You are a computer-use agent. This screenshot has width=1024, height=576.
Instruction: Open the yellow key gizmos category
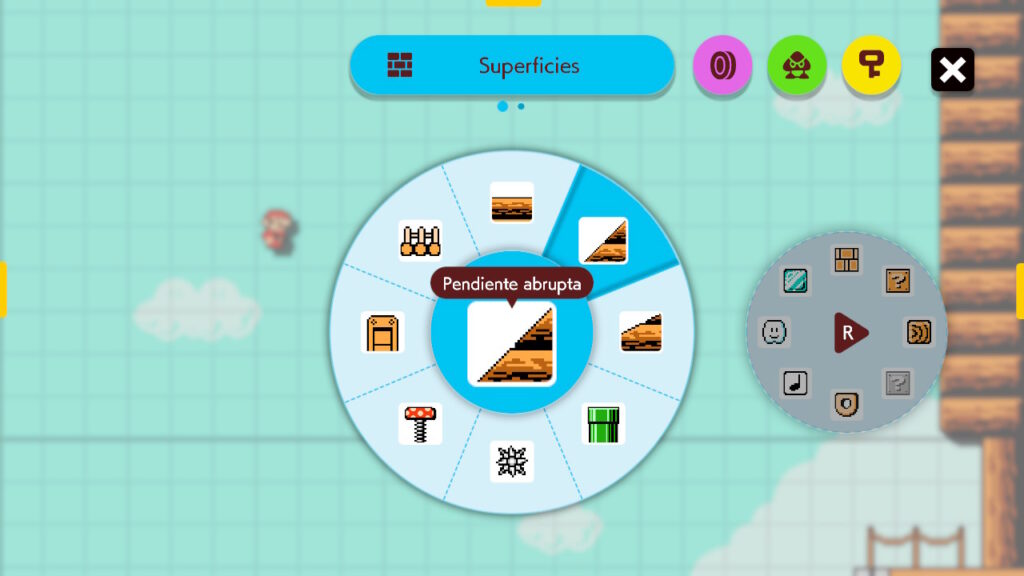(x=870, y=66)
